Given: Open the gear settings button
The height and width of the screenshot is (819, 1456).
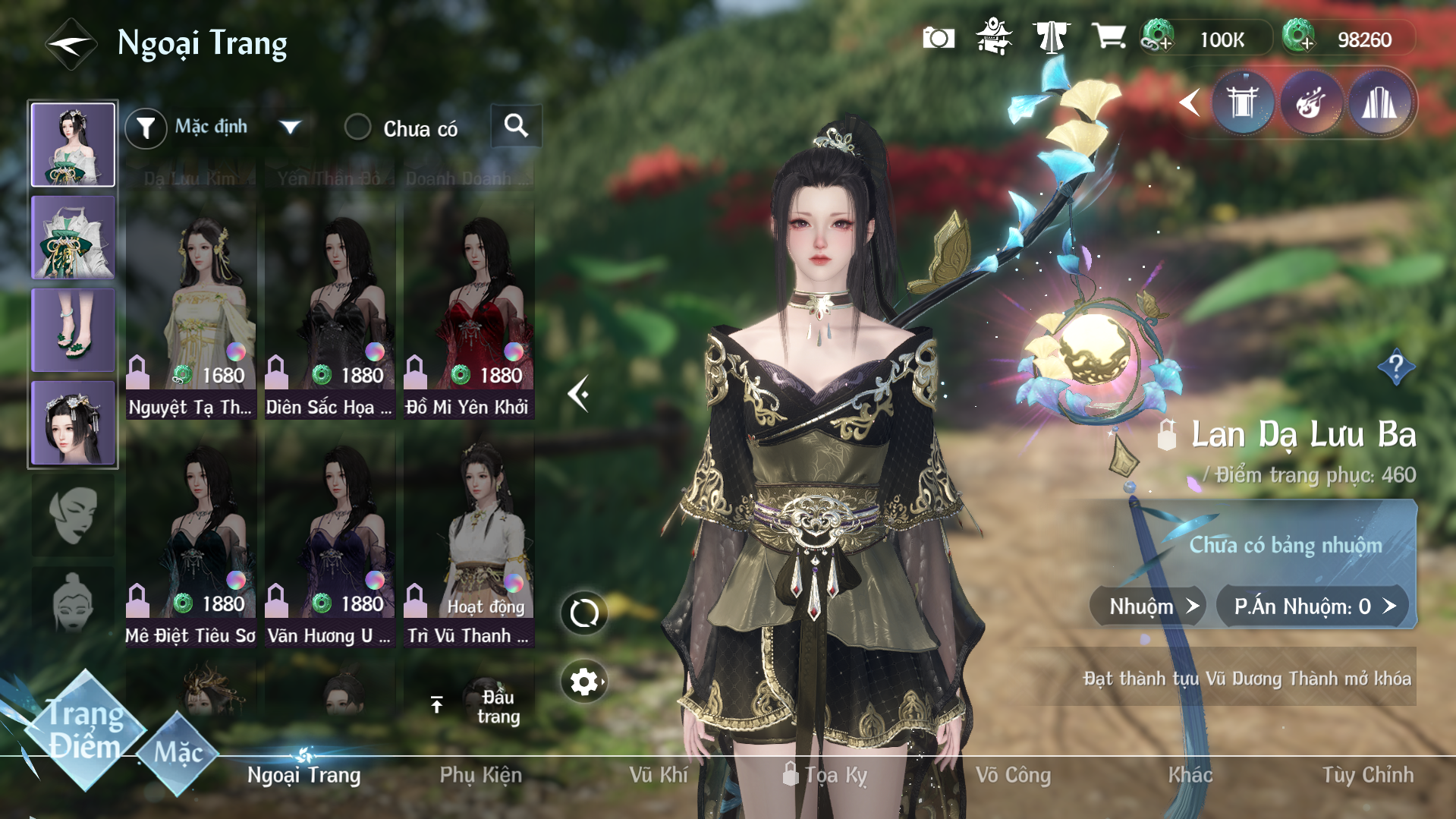Looking at the screenshot, I should 584,682.
